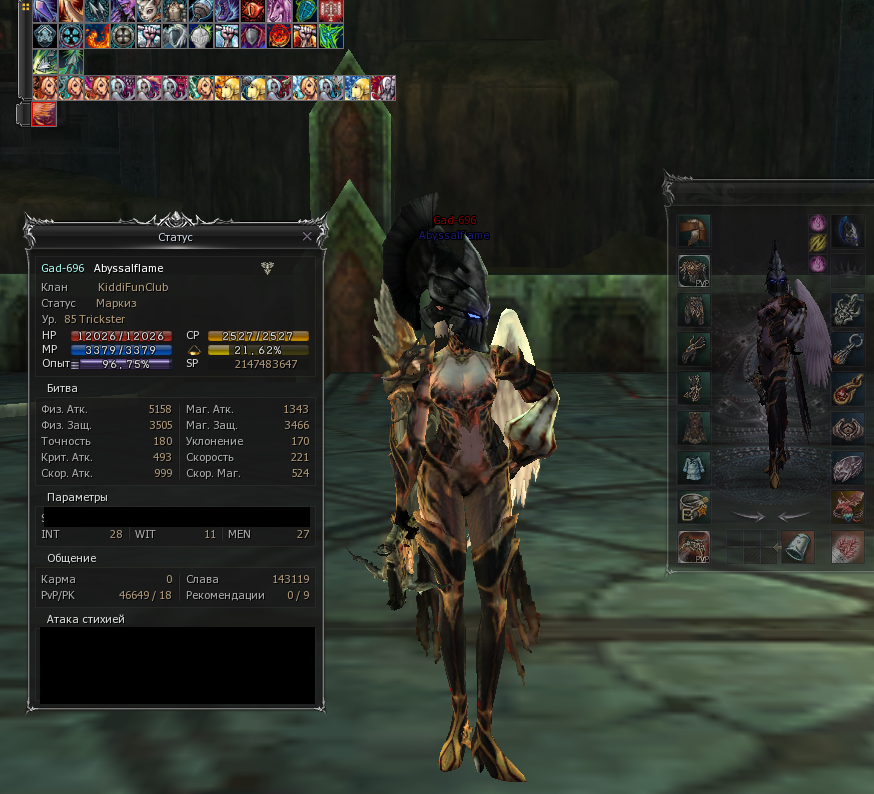Click the red gem necklace slot

pyautogui.click(x=848, y=388)
